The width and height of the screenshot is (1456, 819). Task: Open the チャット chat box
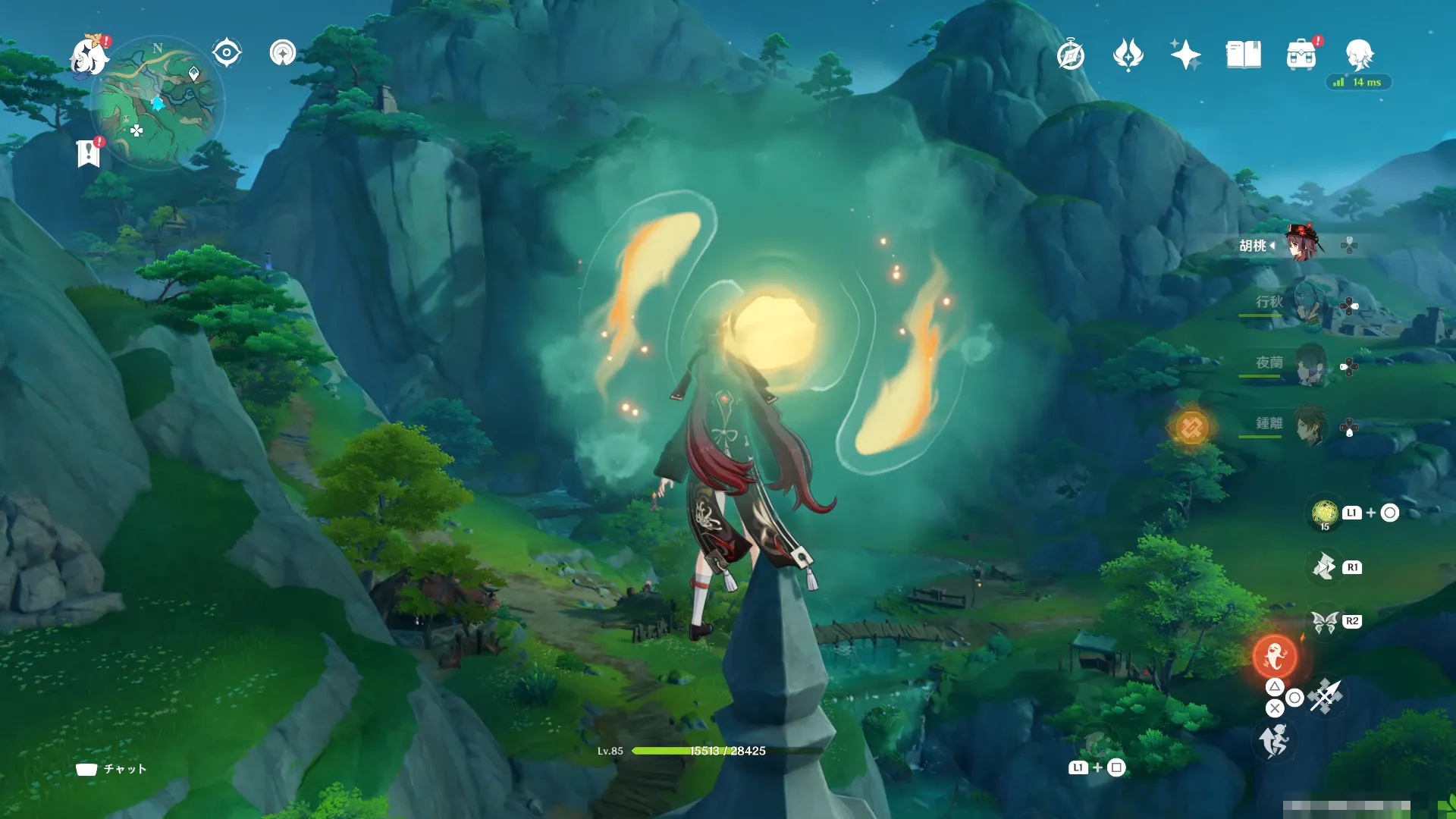(x=112, y=769)
